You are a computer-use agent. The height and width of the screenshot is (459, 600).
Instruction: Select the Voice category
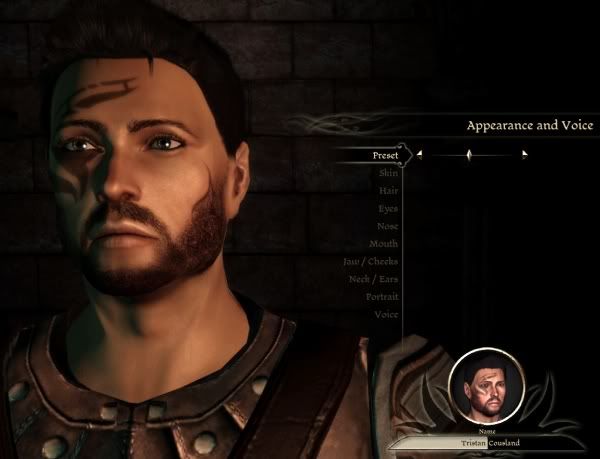[386, 314]
